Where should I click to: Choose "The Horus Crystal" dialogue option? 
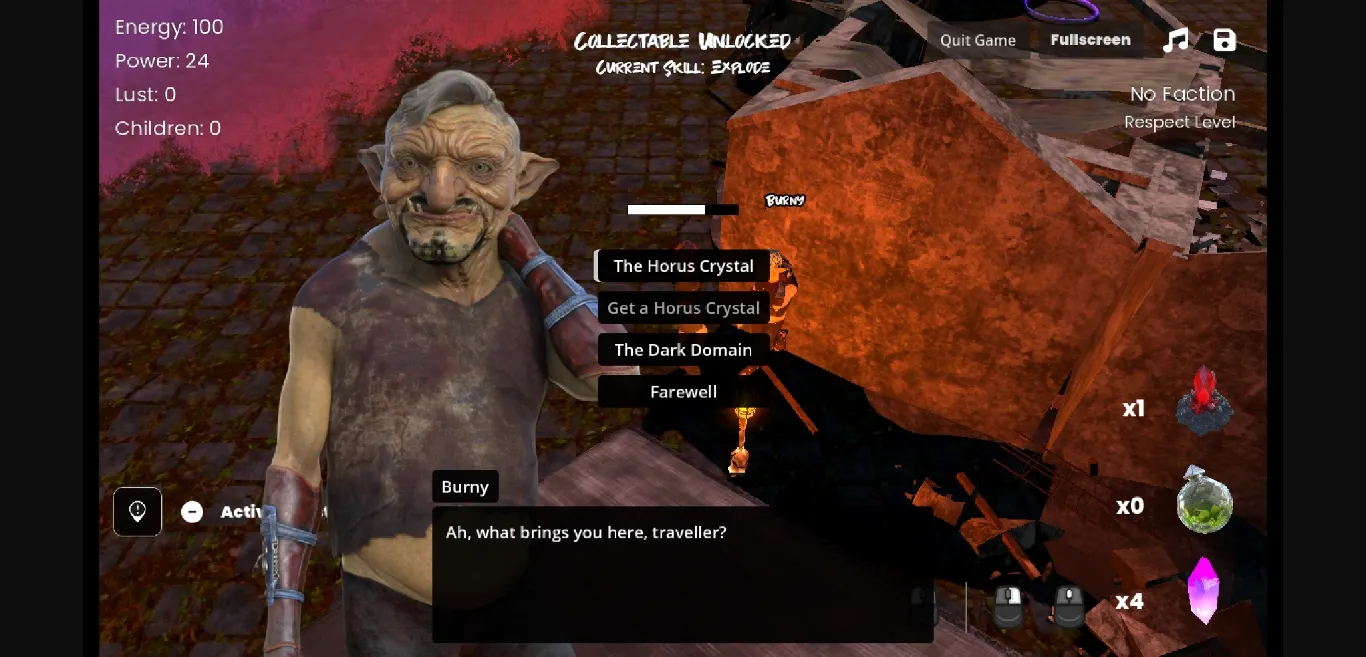coord(683,266)
